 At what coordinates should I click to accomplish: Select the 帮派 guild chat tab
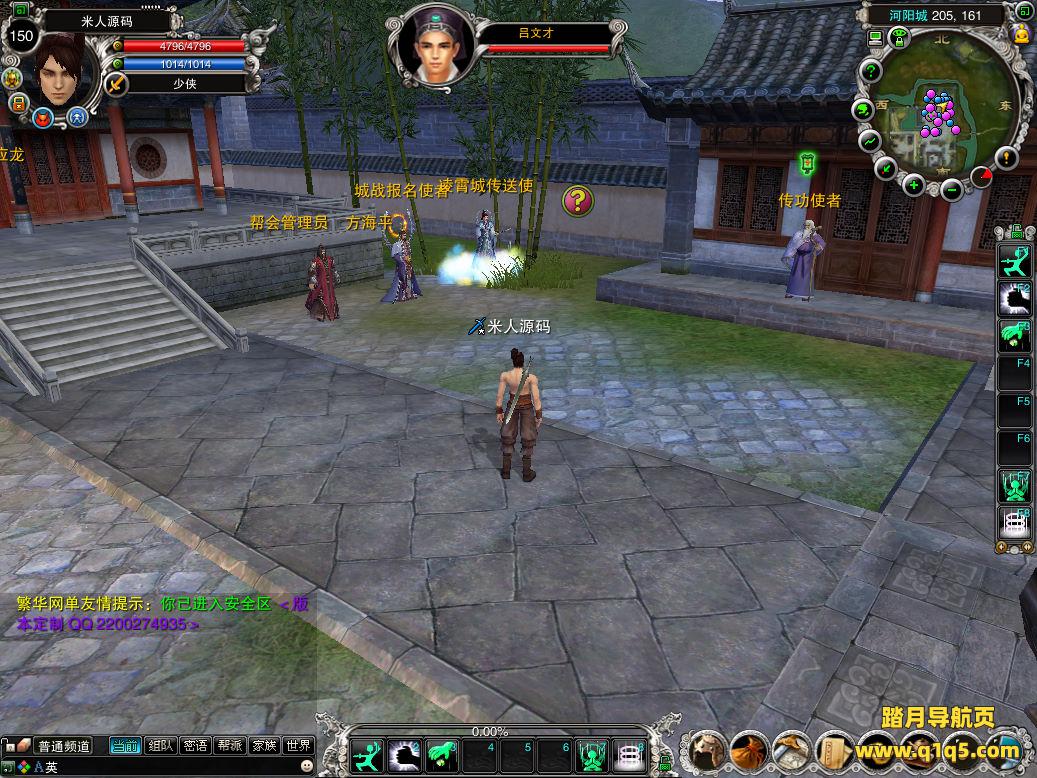(x=230, y=745)
